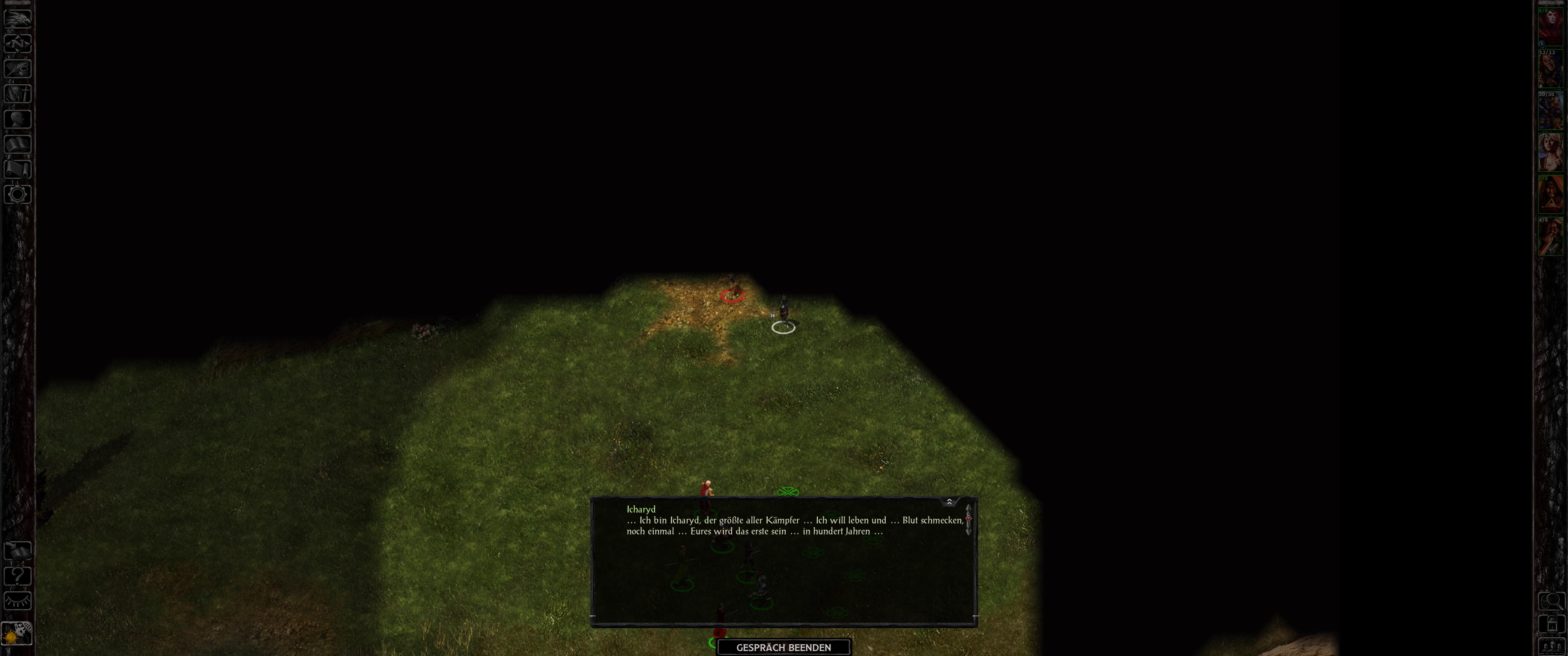Open the options gear icon
Image resolution: width=1568 pixels, height=656 pixels.
tap(18, 194)
